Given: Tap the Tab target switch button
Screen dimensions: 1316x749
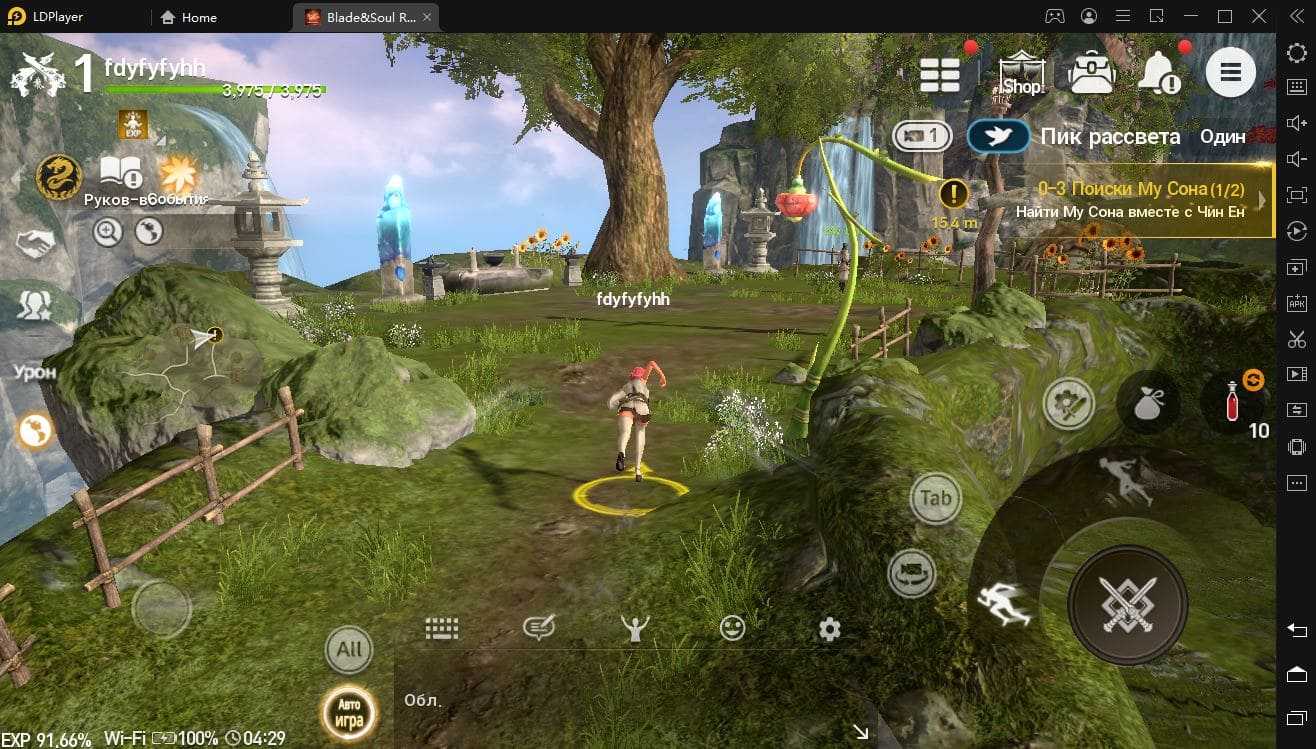Looking at the screenshot, I should [936, 498].
